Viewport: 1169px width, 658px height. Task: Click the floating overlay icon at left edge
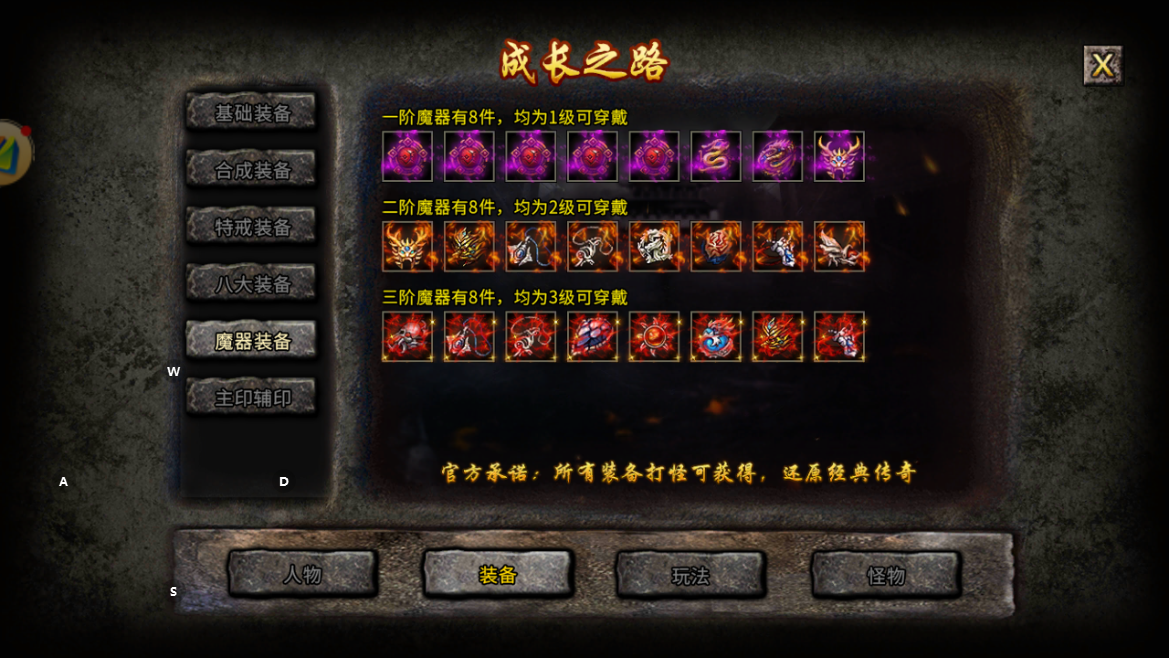click(12, 152)
